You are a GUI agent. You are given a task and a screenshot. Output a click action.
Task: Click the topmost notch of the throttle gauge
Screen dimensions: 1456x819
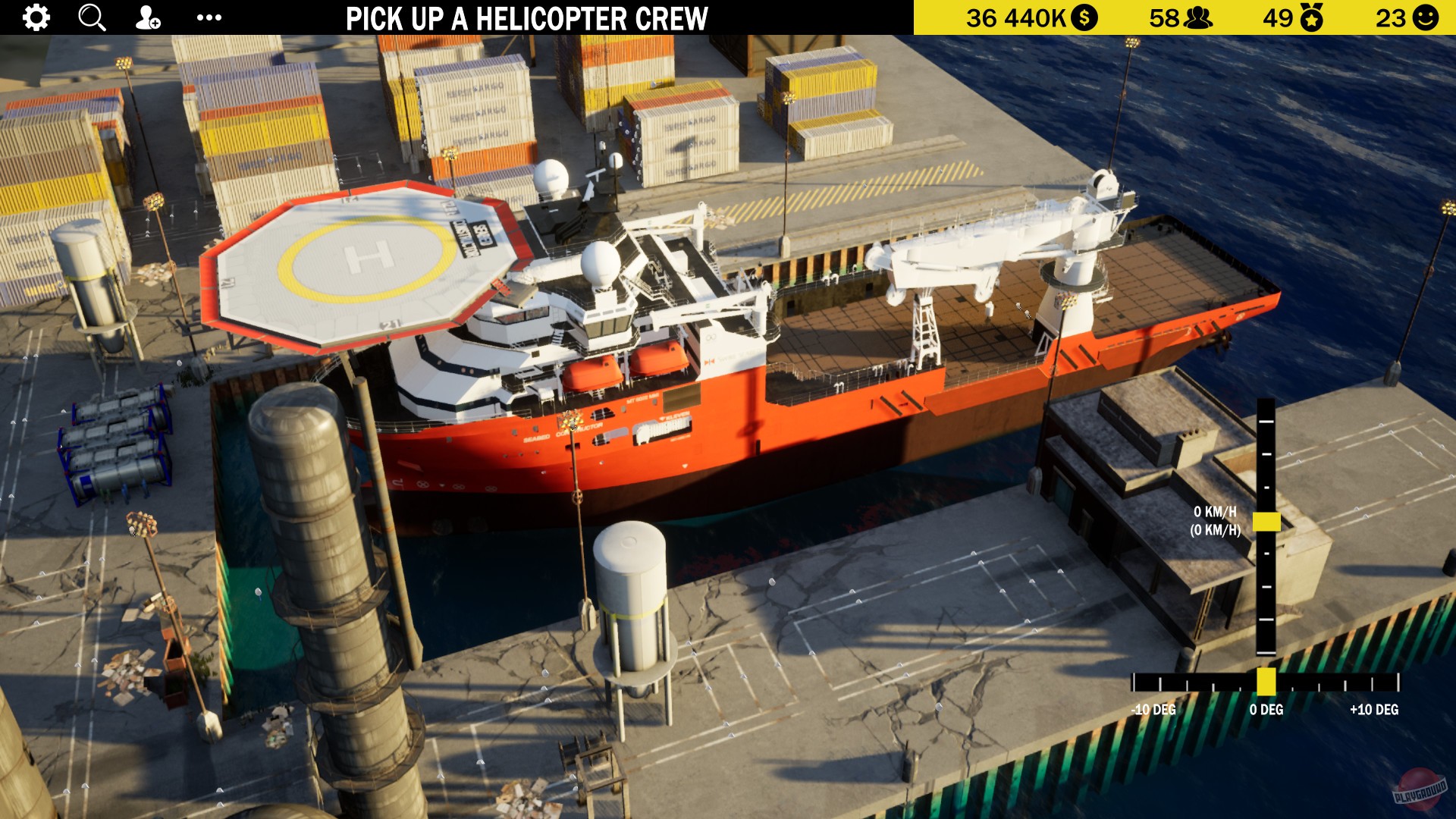tap(1266, 422)
